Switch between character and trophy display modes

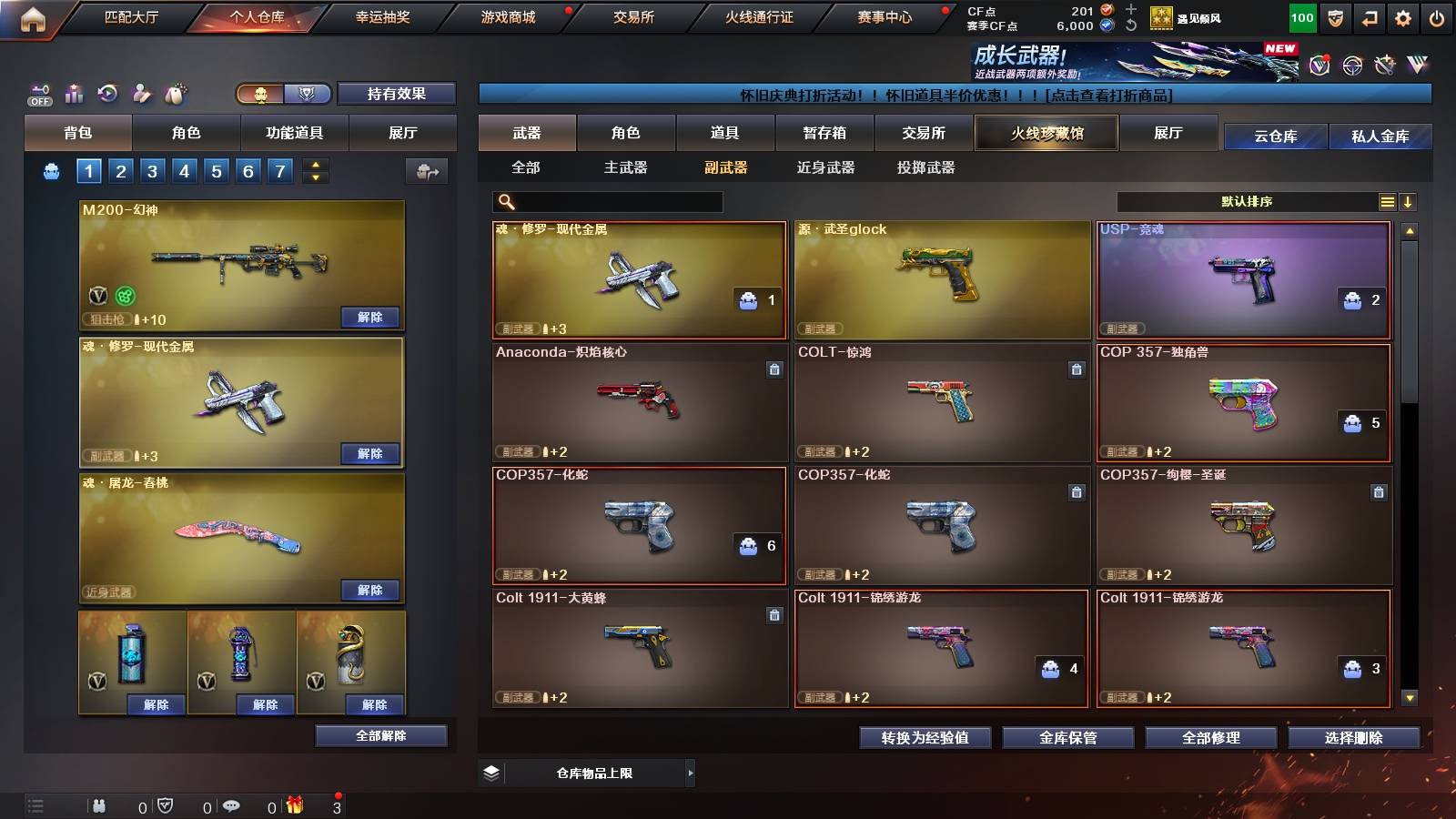coord(282,94)
